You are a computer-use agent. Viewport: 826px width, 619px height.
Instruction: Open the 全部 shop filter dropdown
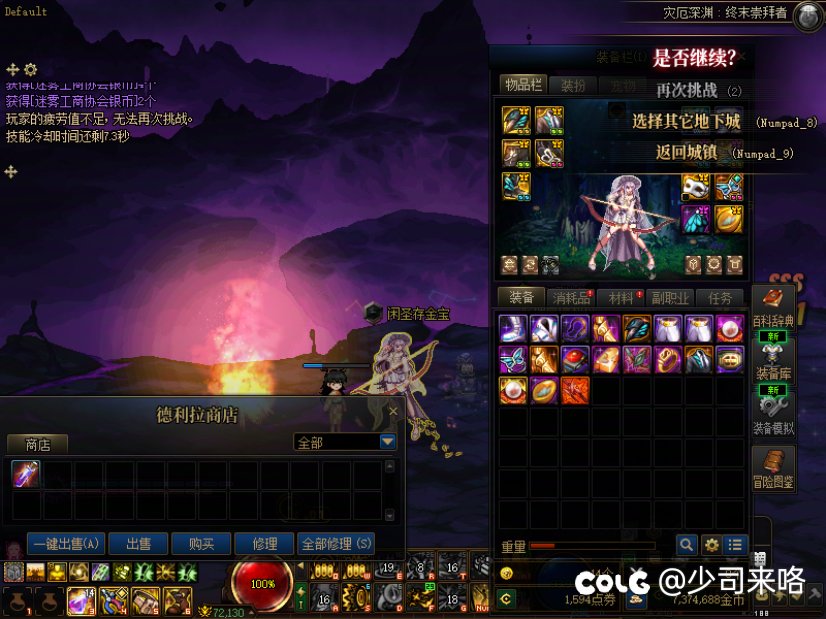[388, 442]
